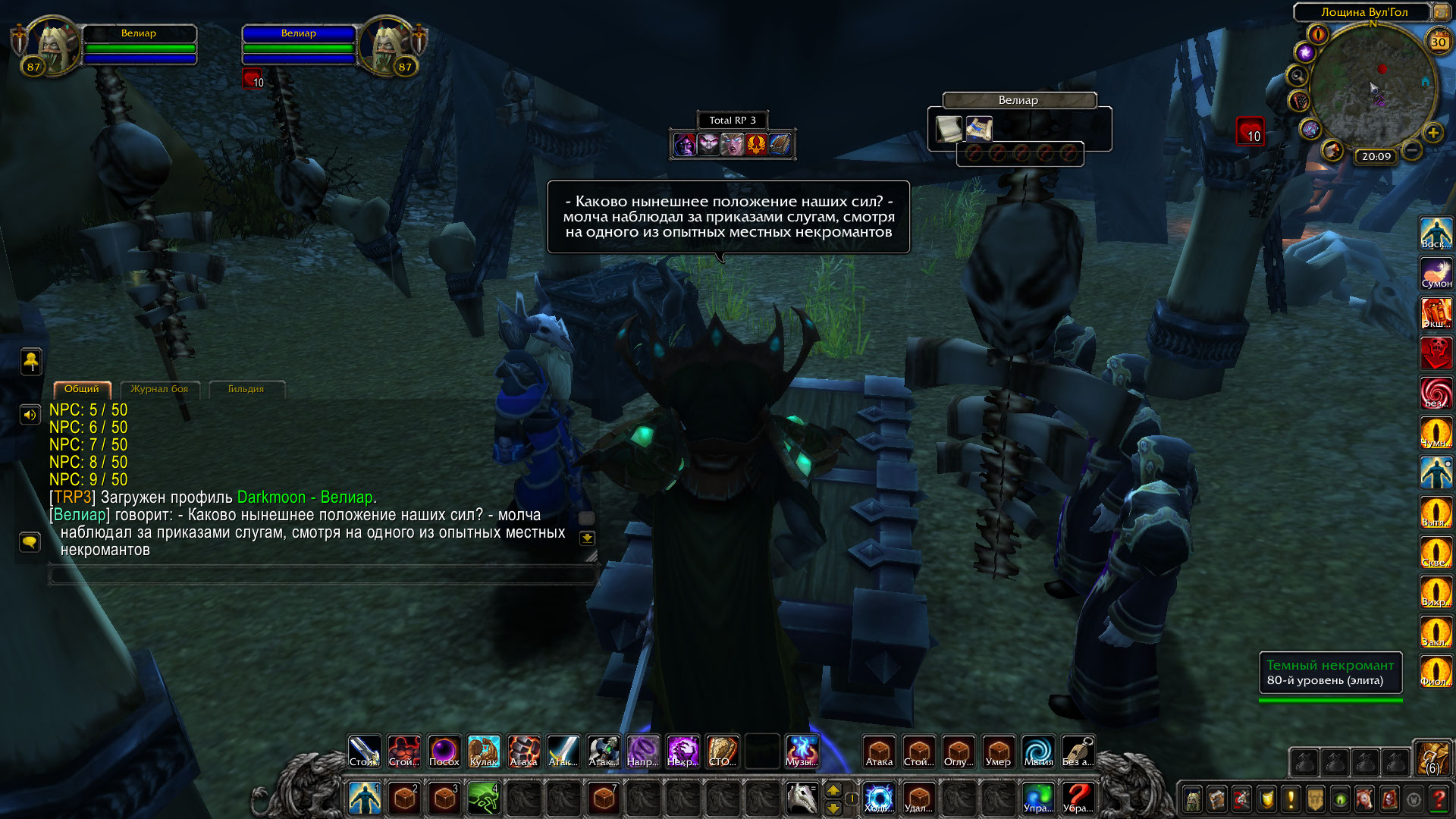This screenshot has height=819, width=1456.
Task: Open the quest log exclamation mark icon
Action: [x=1291, y=799]
